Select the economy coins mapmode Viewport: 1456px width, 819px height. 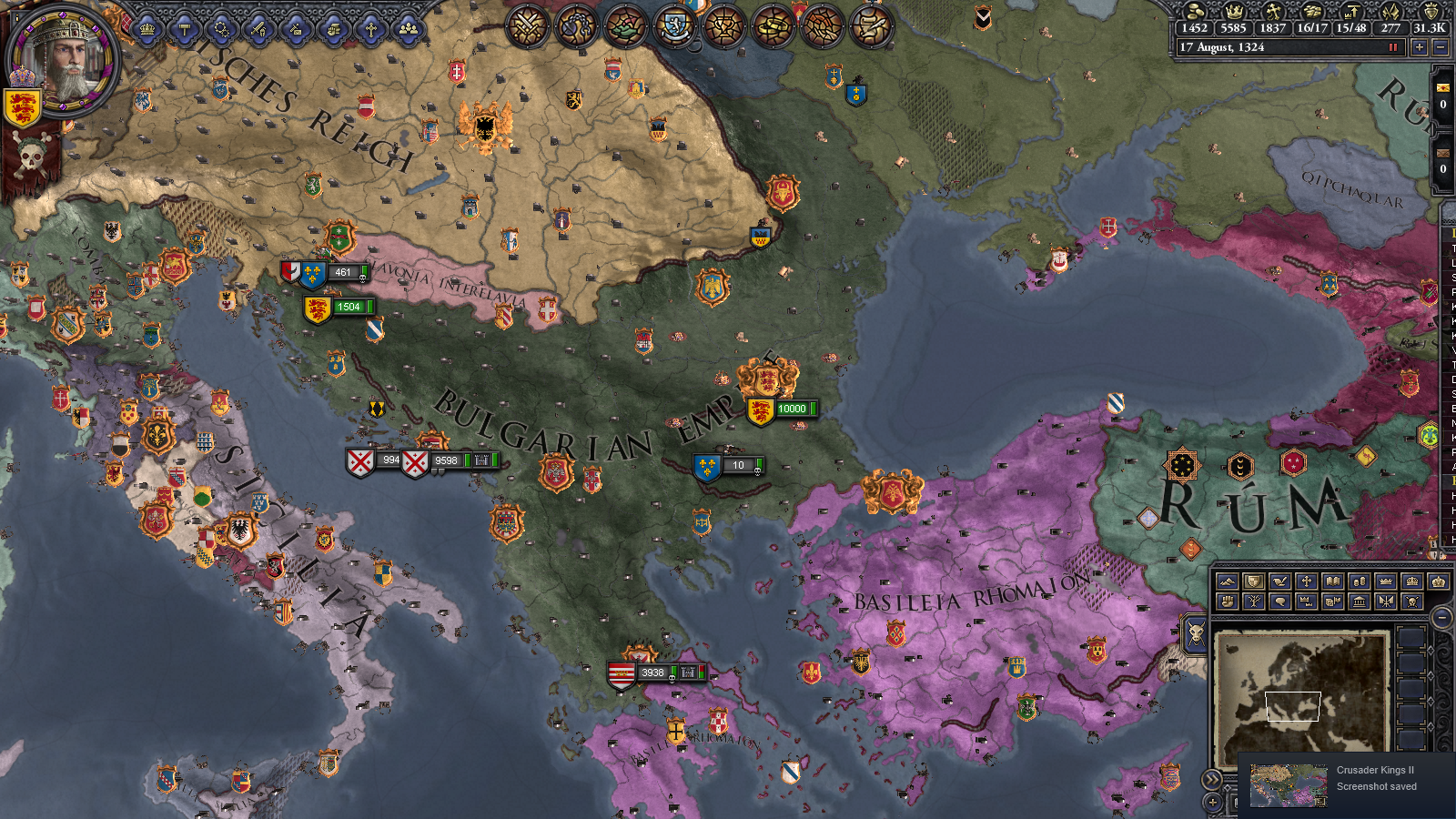point(1358,581)
